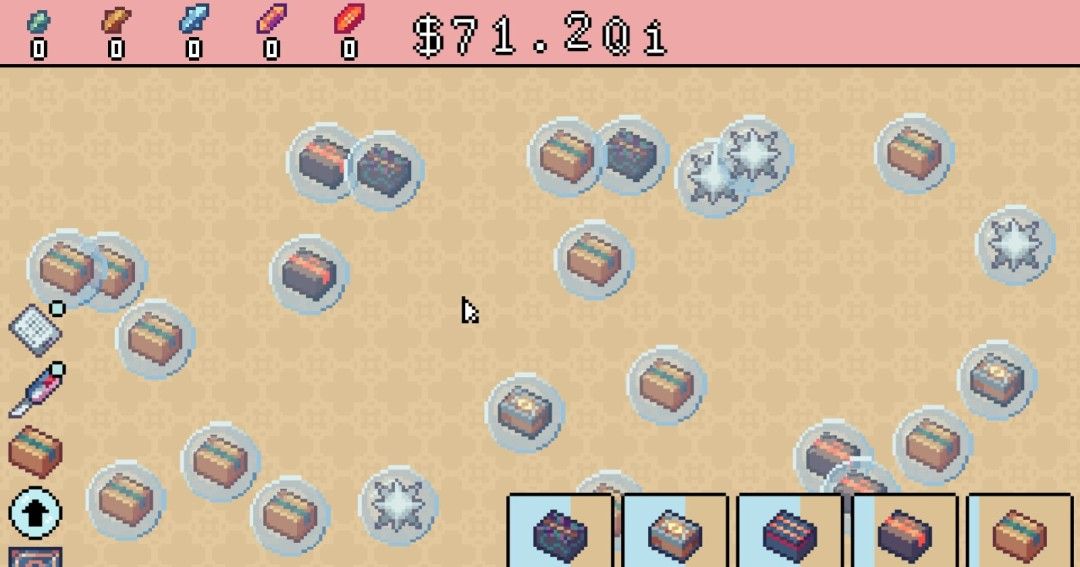Choose the teal-striped cardboard box hotbar slot

1020,532
